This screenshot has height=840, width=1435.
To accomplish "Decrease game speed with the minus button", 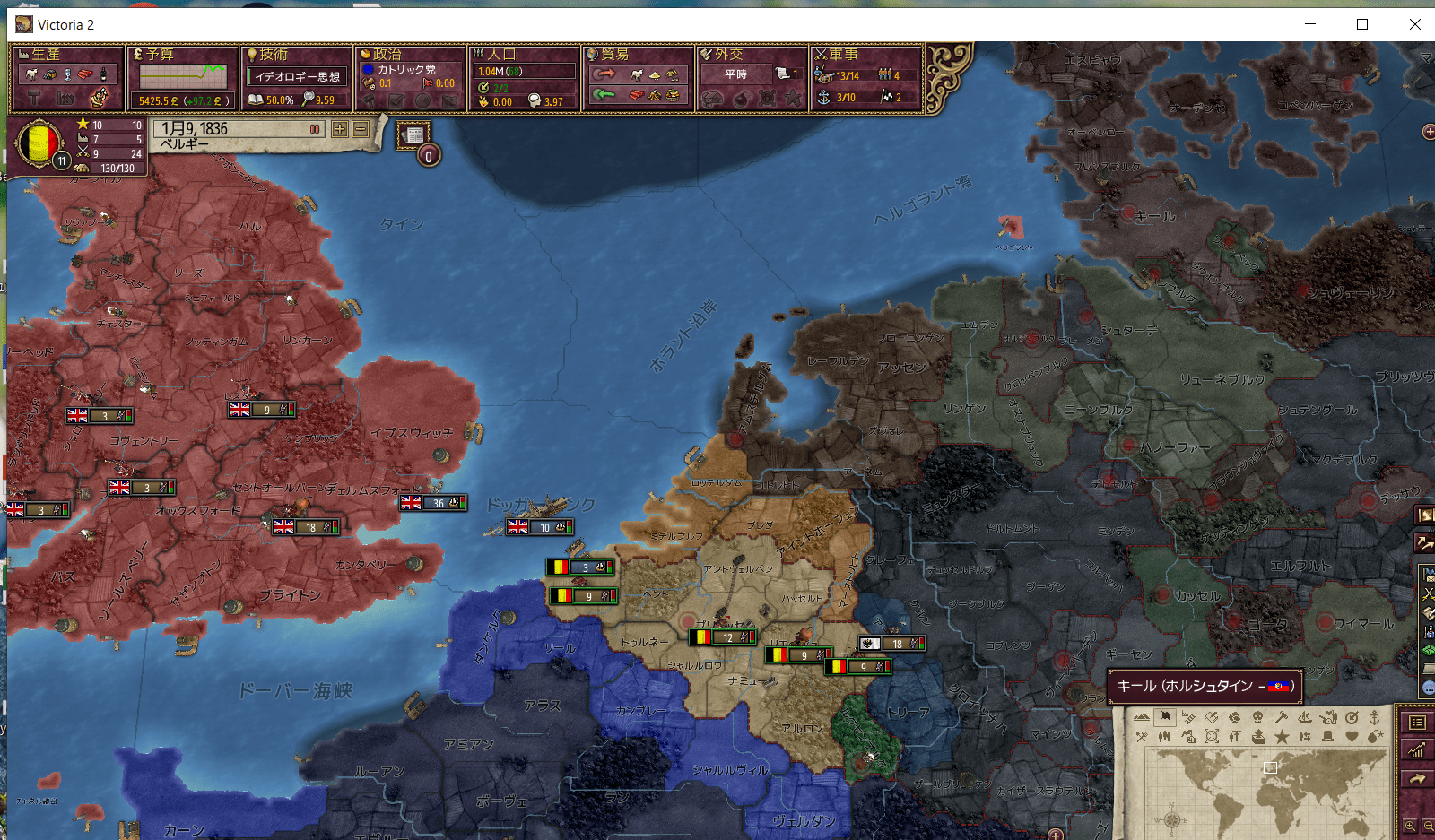I will (359, 129).
